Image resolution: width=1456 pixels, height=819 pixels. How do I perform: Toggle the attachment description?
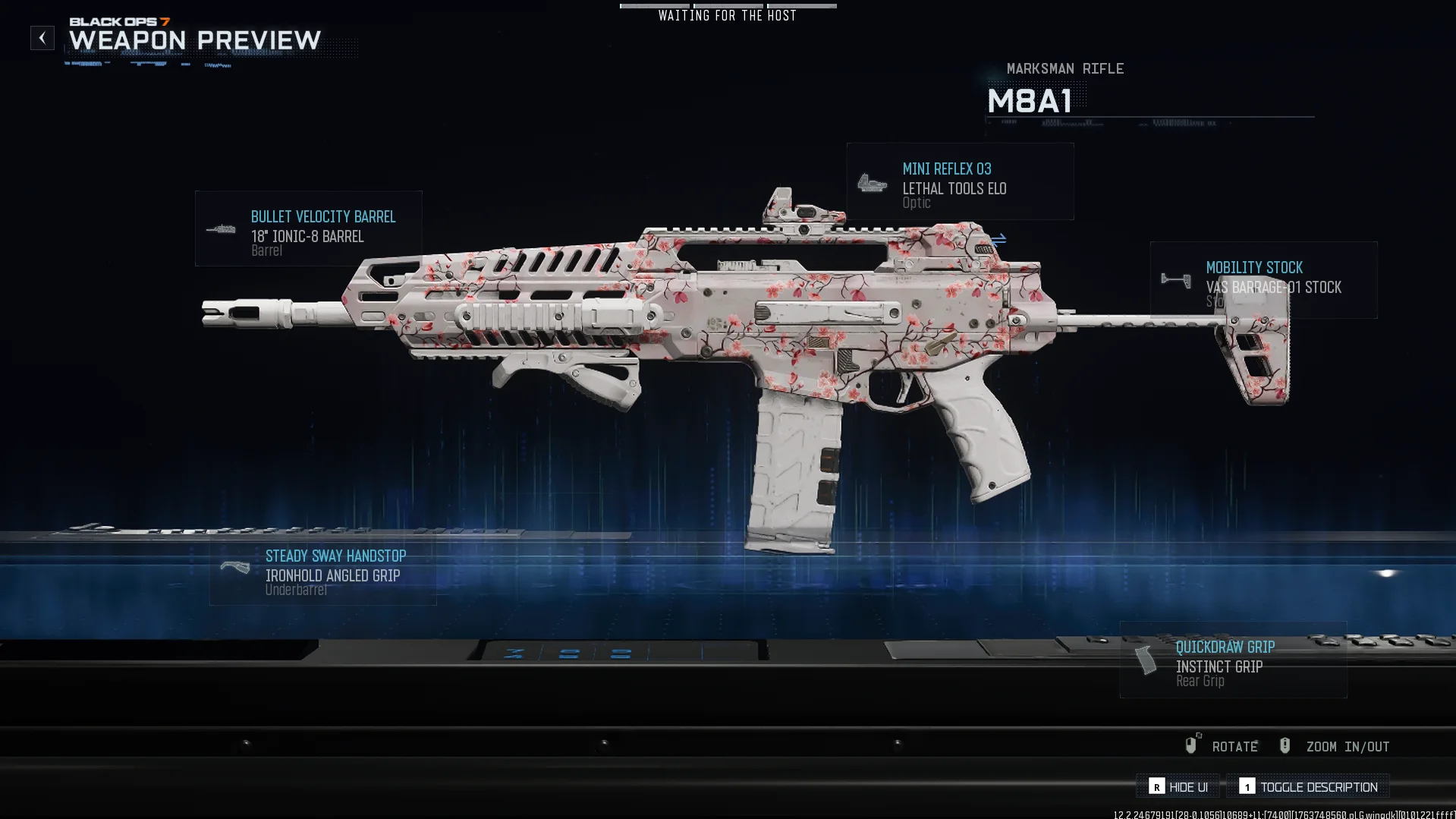[x=1308, y=786]
